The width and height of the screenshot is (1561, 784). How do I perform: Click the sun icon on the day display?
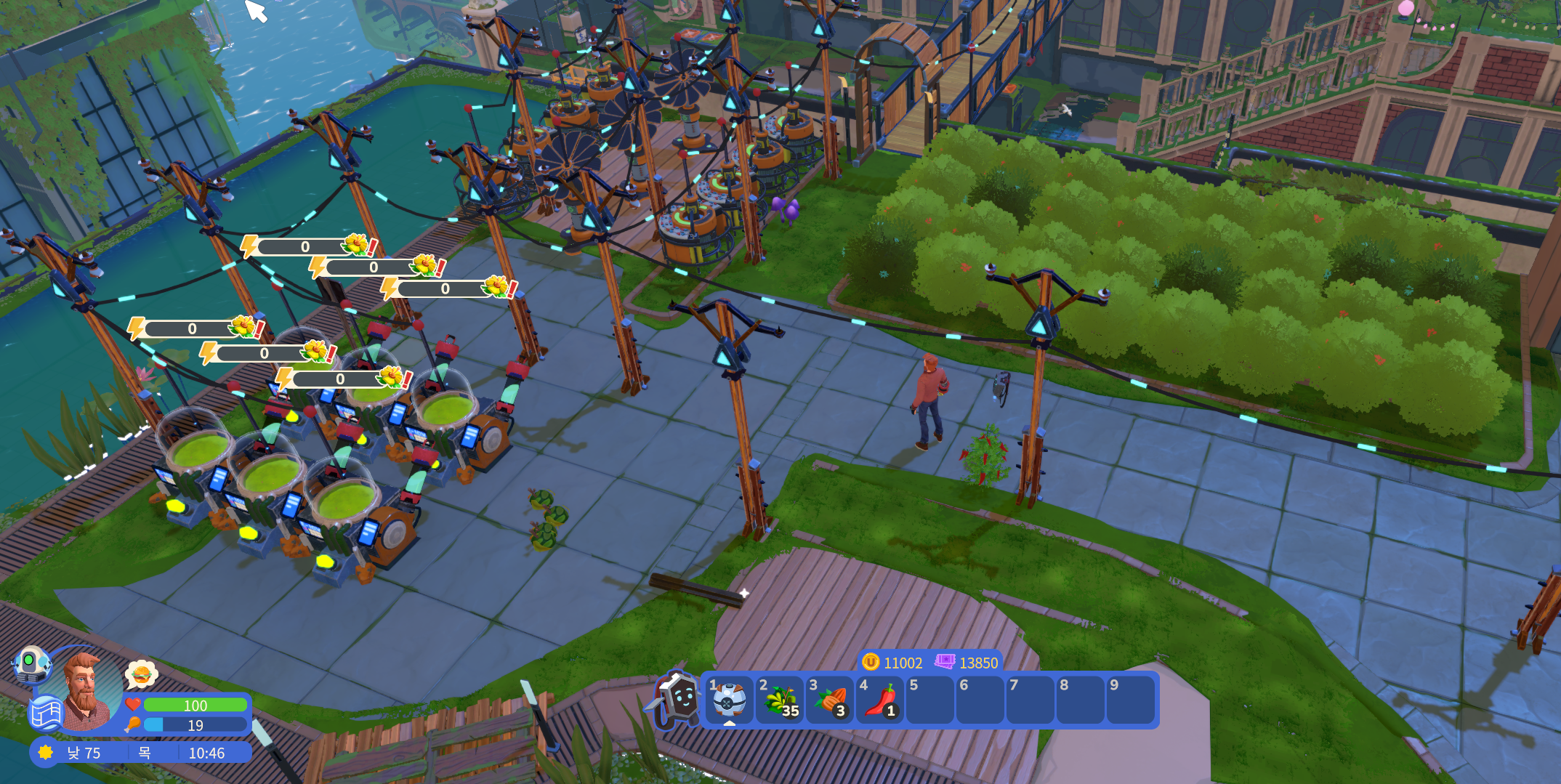click(x=45, y=753)
